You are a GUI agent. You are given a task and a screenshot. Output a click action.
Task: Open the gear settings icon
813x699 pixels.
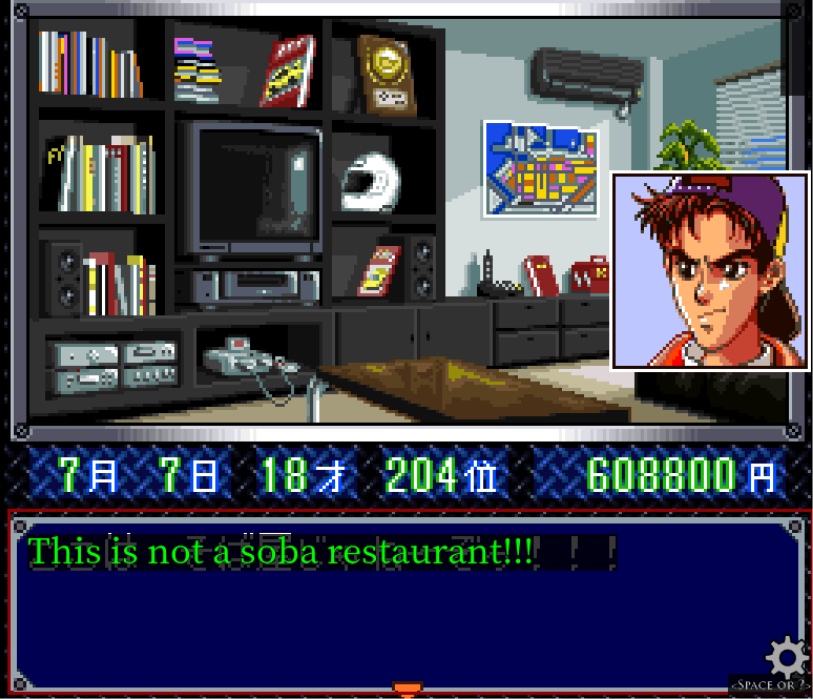[786, 658]
